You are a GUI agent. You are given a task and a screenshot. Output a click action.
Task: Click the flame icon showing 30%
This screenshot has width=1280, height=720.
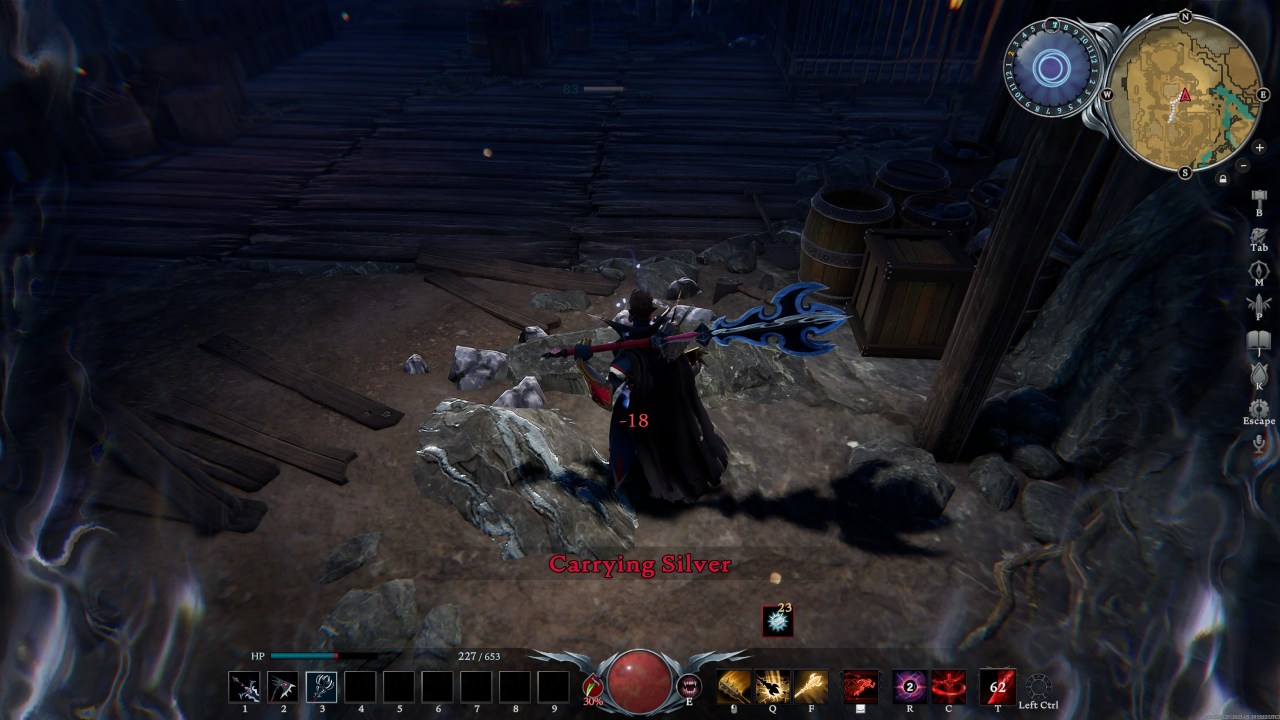[x=592, y=683]
